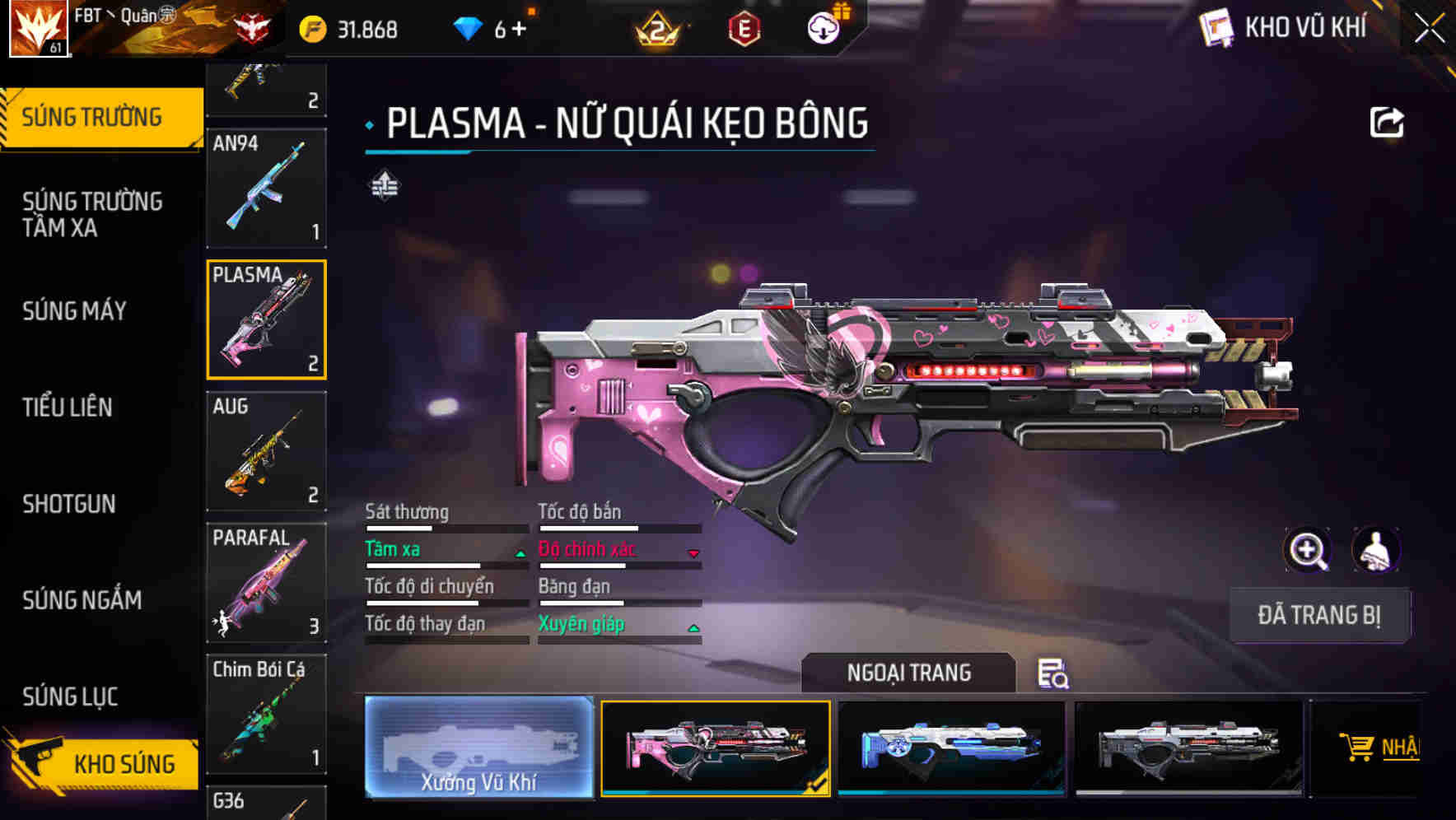Select the Chim Bói Cá weapon tile
The image size is (1456, 820).
266,714
